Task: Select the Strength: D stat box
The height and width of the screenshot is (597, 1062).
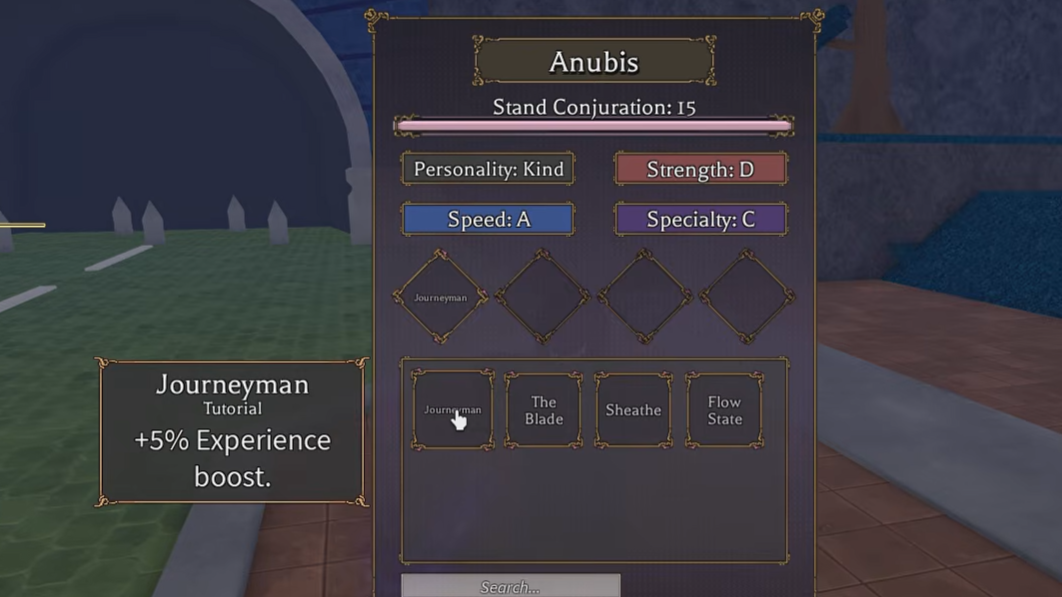Action: (x=700, y=169)
